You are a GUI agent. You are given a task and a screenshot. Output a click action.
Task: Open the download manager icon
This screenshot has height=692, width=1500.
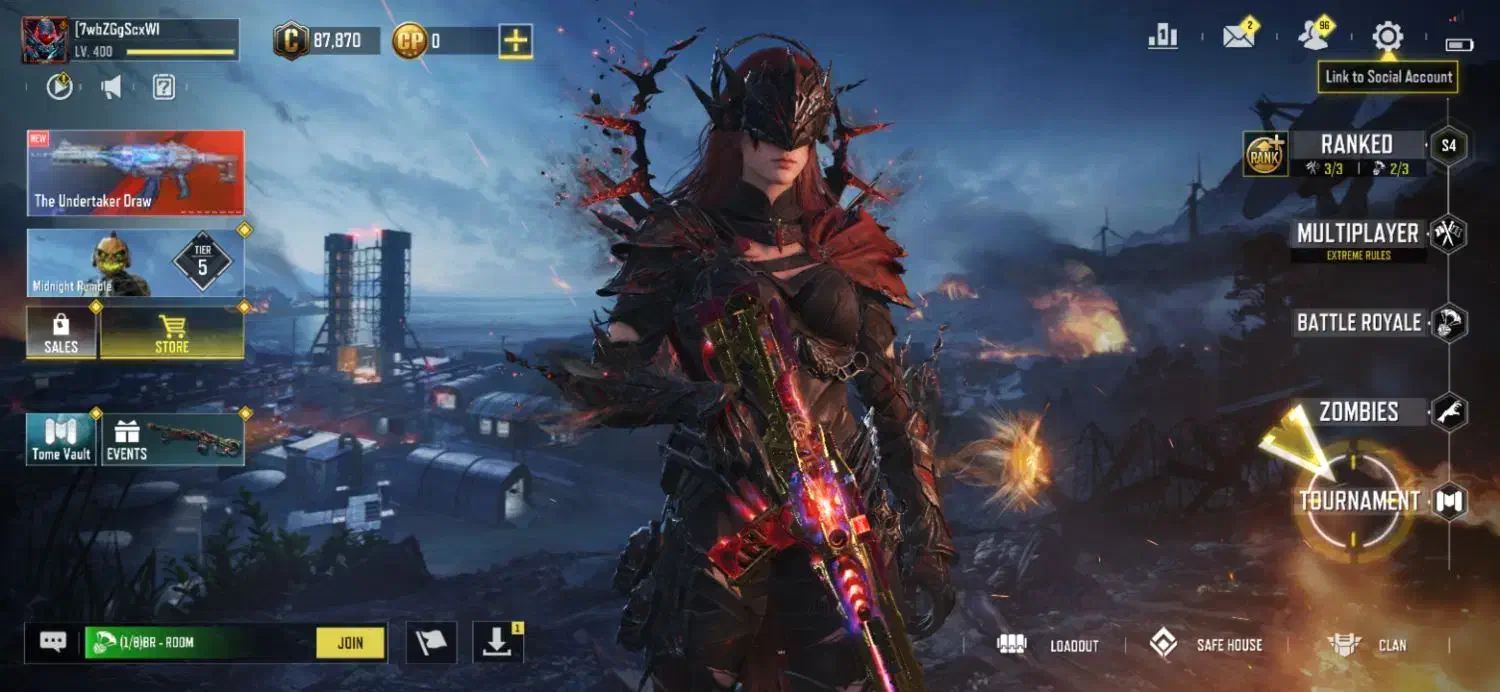[x=496, y=643]
